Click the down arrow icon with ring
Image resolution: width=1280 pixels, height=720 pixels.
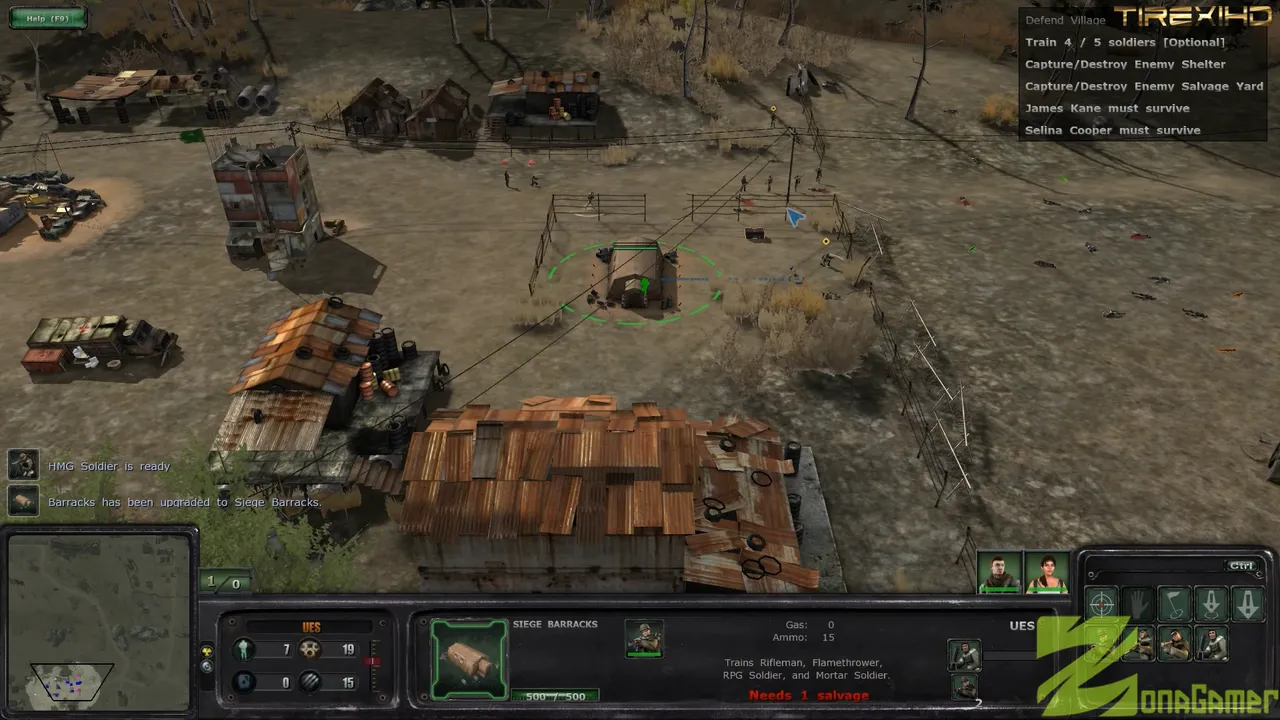point(1211,604)
